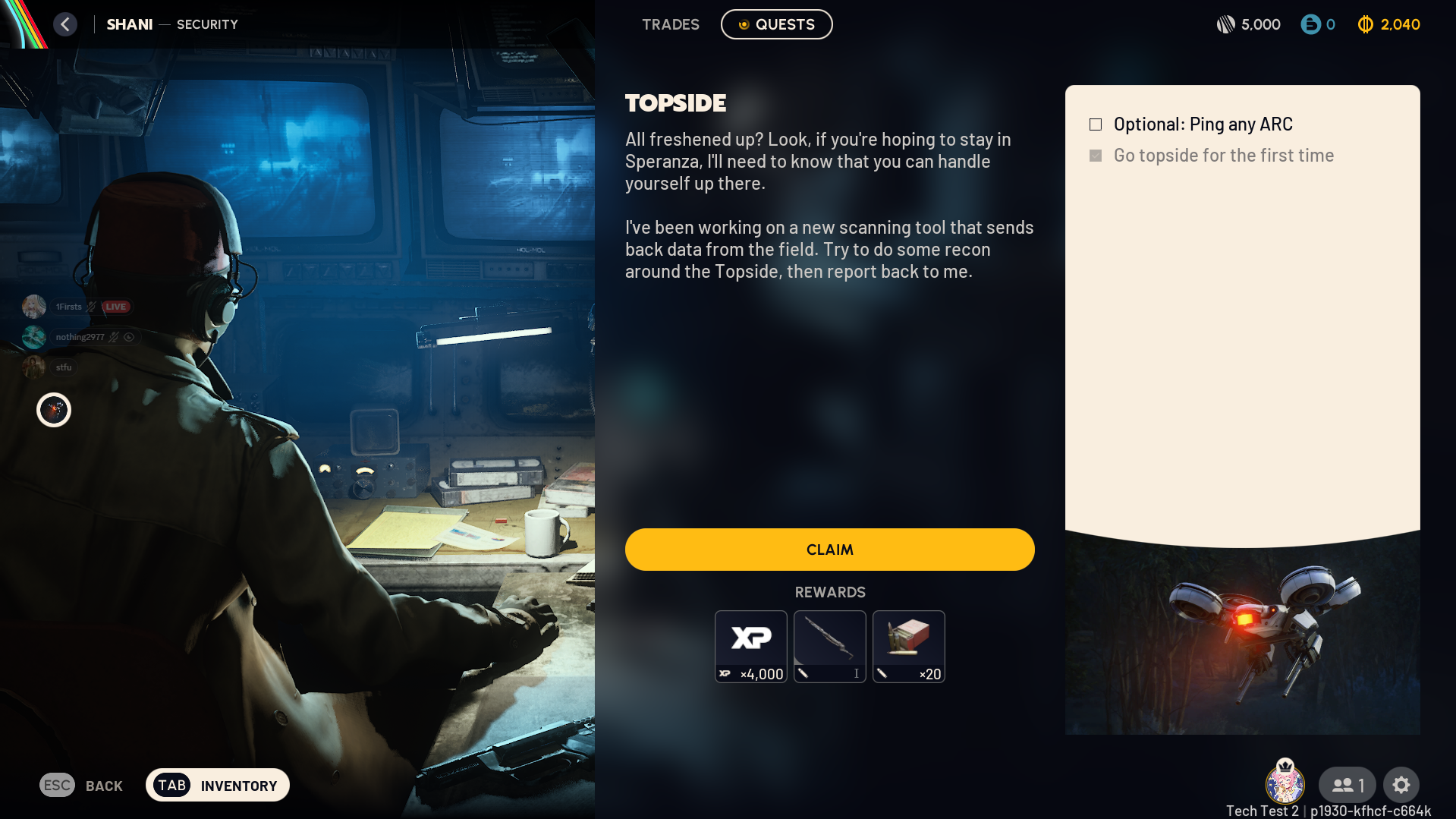Click the TAB INVENTORY shortcut pill
The image size is (1456, 819).
217,785
